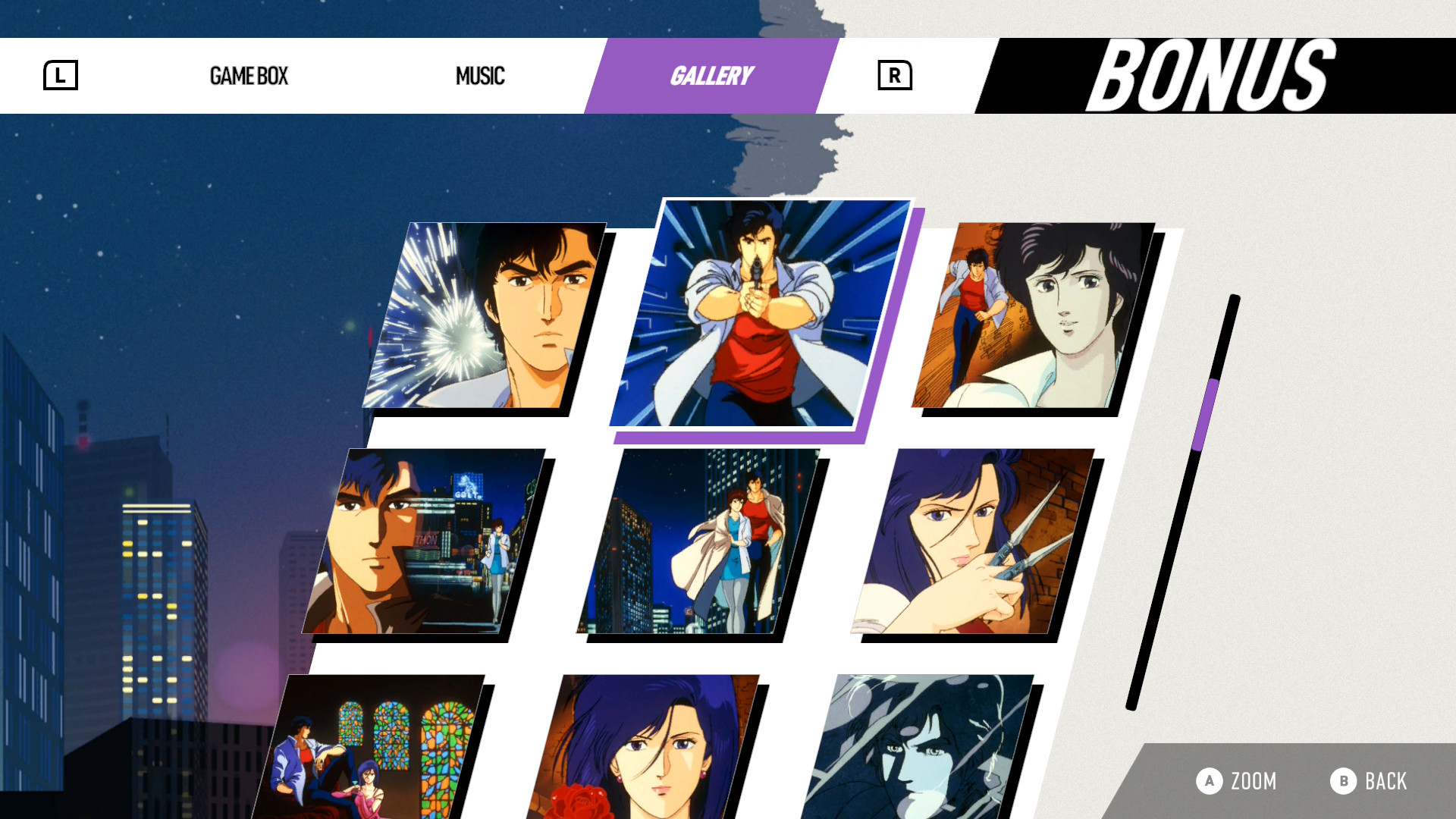Switch to the GAME BOX tab

(249, 76)
